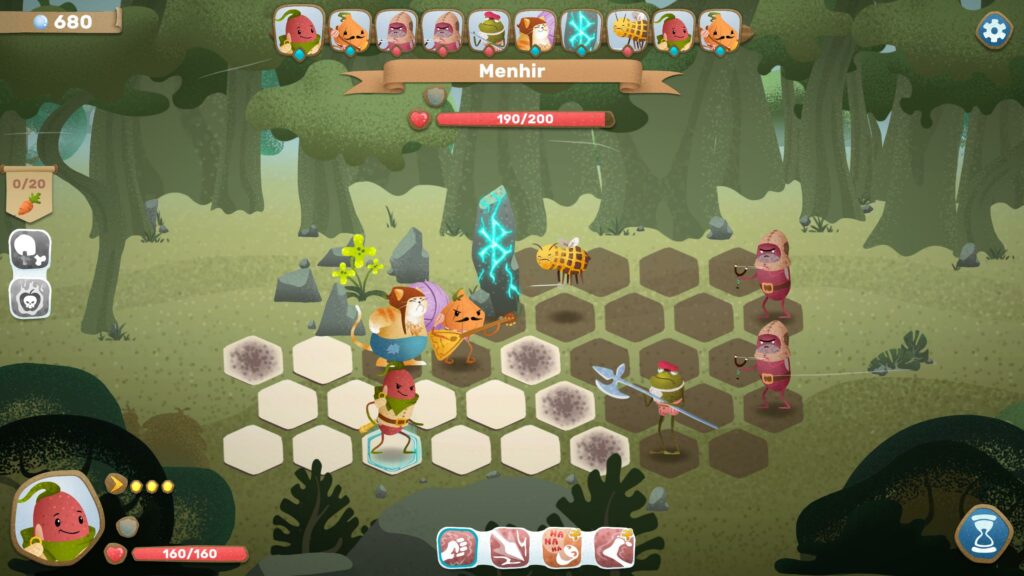Choose the bee portrait in the turn order
Viewport: 1024px width, 576px height.
pos(627,32)
